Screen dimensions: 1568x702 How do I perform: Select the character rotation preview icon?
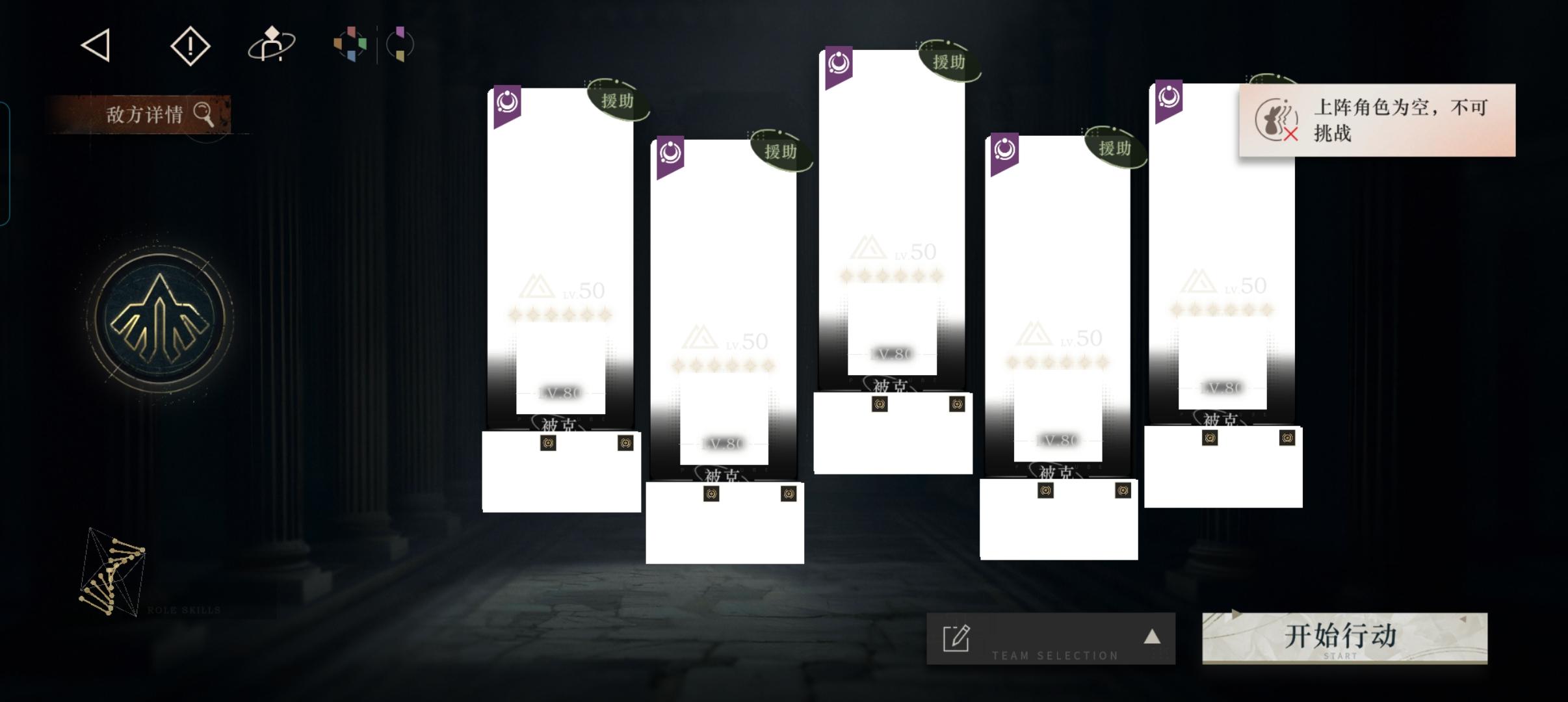coord(273,45)
